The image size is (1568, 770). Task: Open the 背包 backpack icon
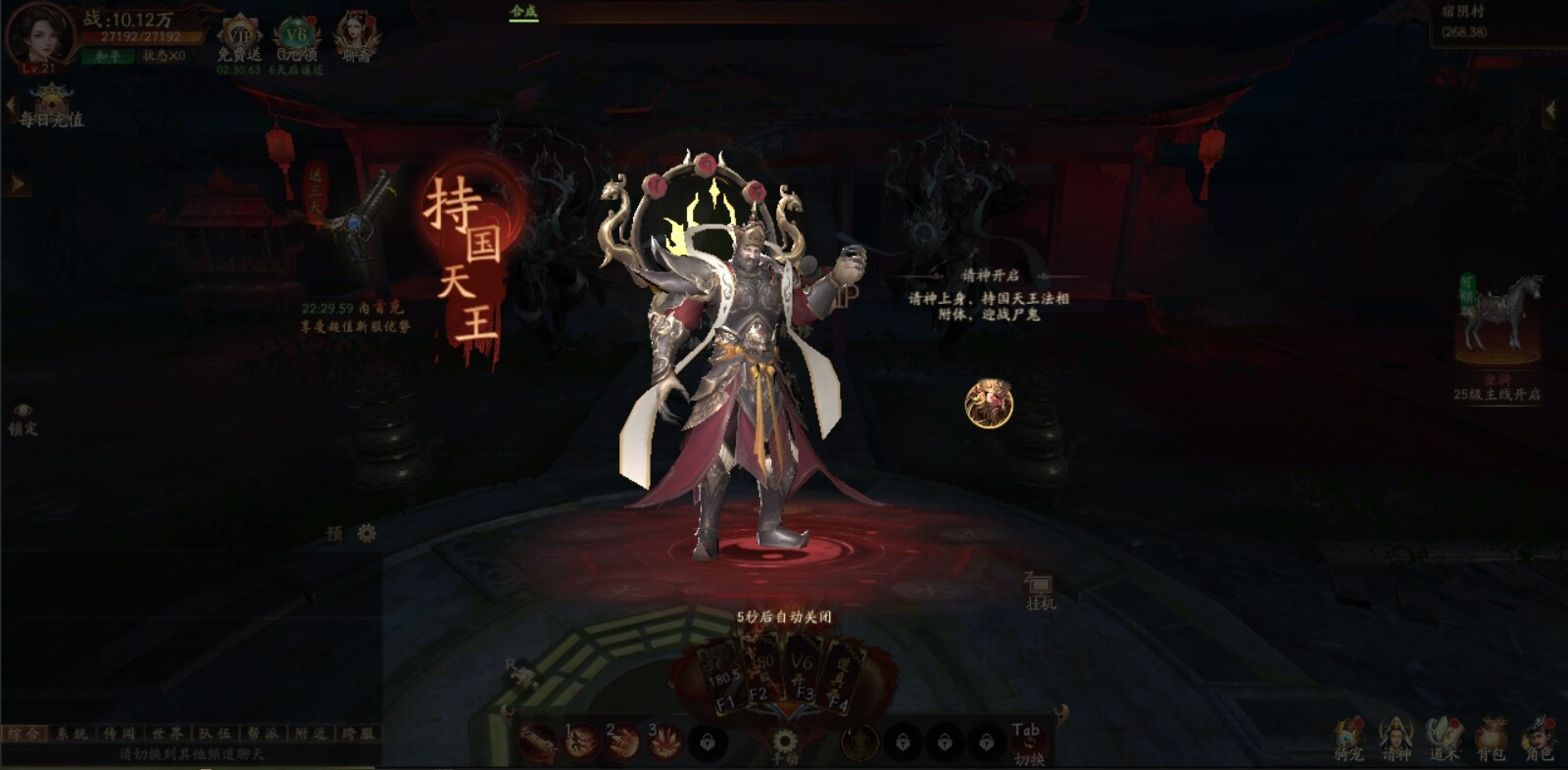[x=1491, y=740]
